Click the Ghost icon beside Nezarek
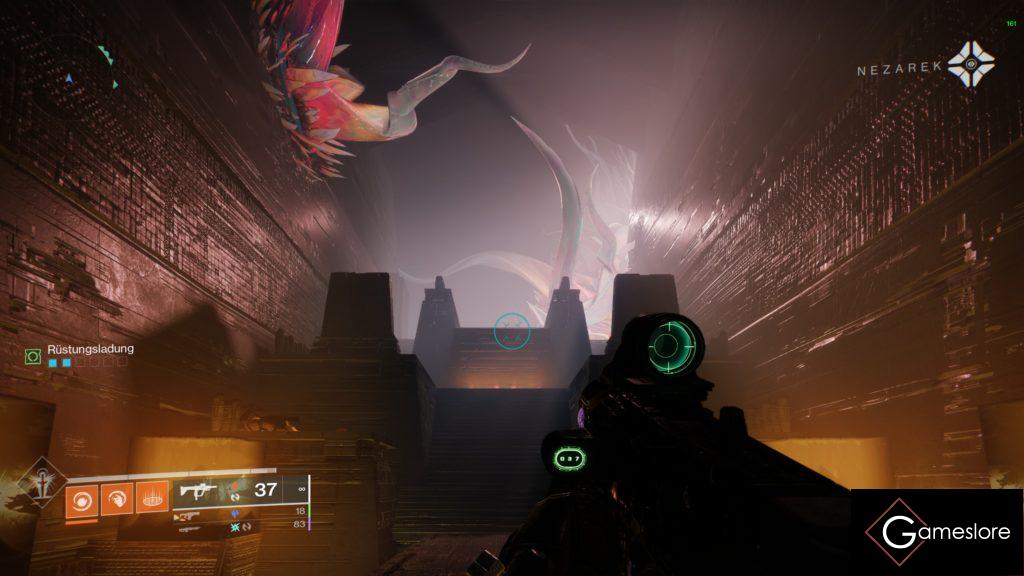Viewport: 1024px width, 576px height. [x=970, y=64]
